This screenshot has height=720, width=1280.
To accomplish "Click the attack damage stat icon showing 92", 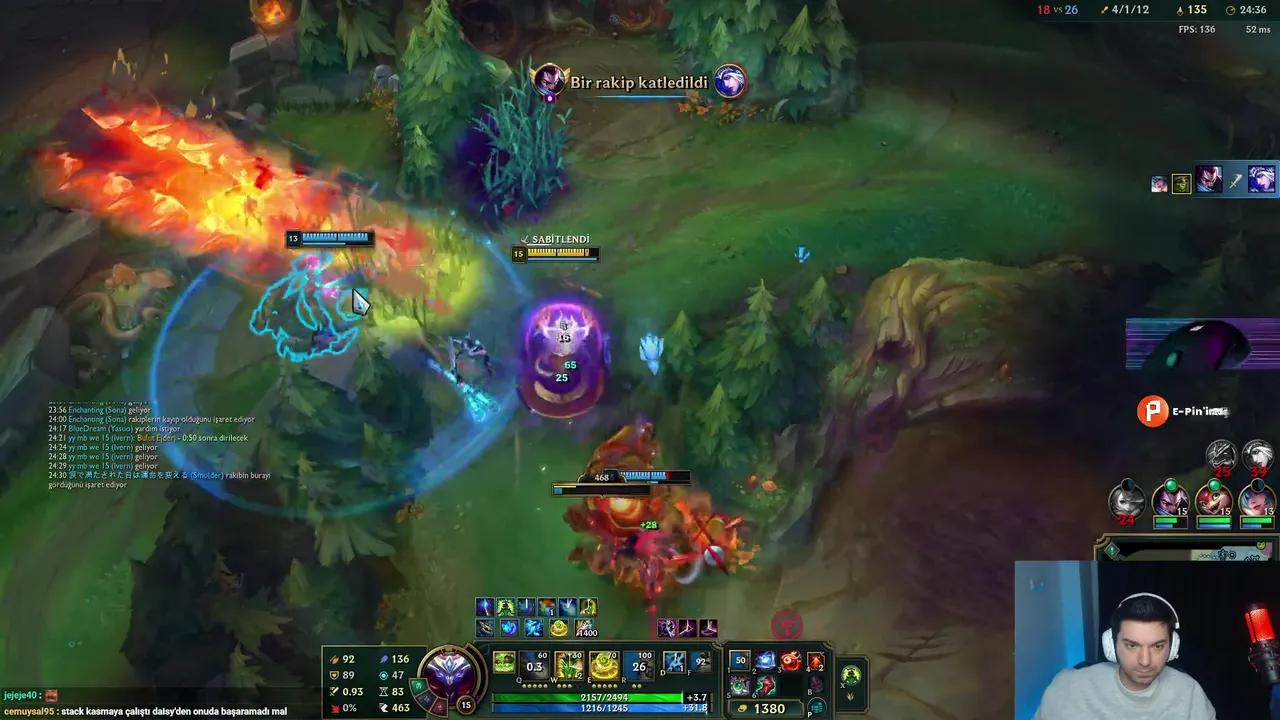I will point(334,659).
